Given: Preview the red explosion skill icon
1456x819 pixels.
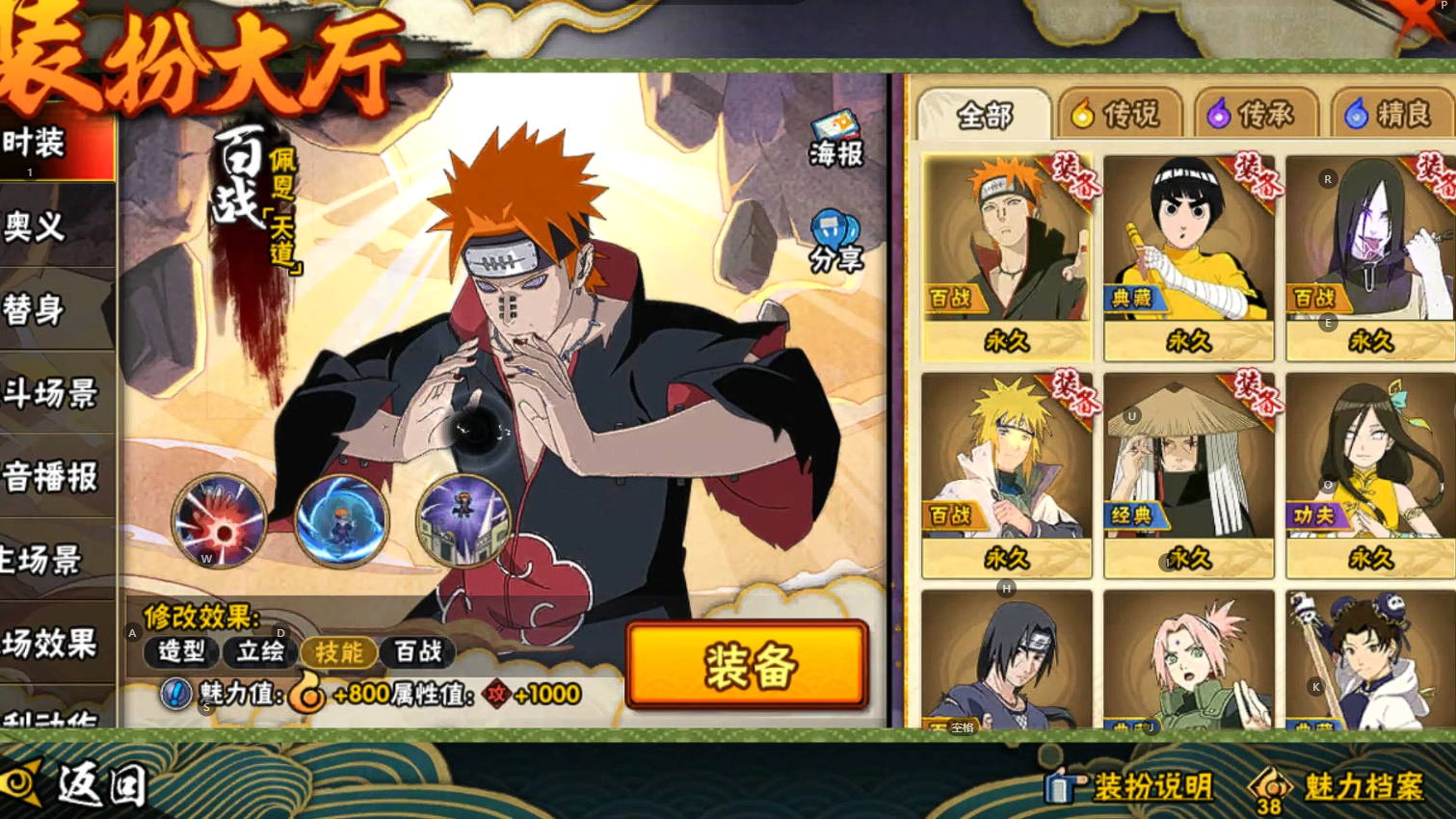Looking at the screenshot, I should click(x=220, y=521).
